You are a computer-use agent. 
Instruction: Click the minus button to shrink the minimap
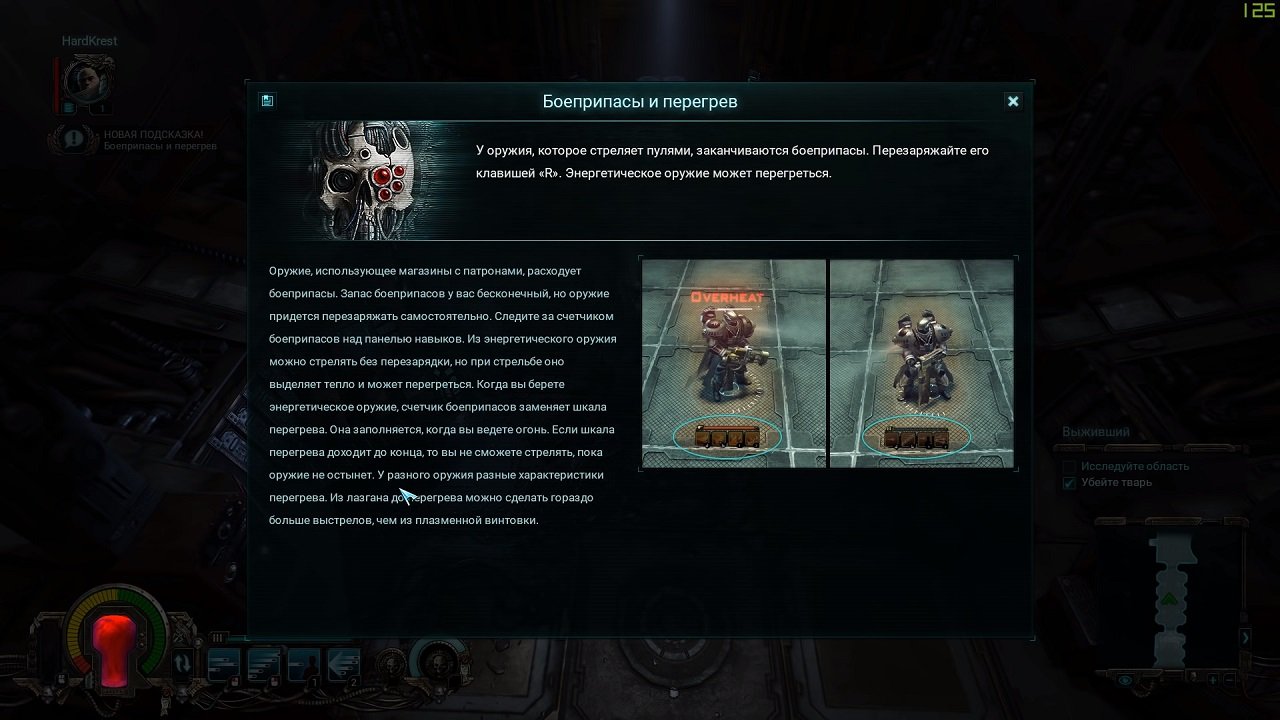1230,681
